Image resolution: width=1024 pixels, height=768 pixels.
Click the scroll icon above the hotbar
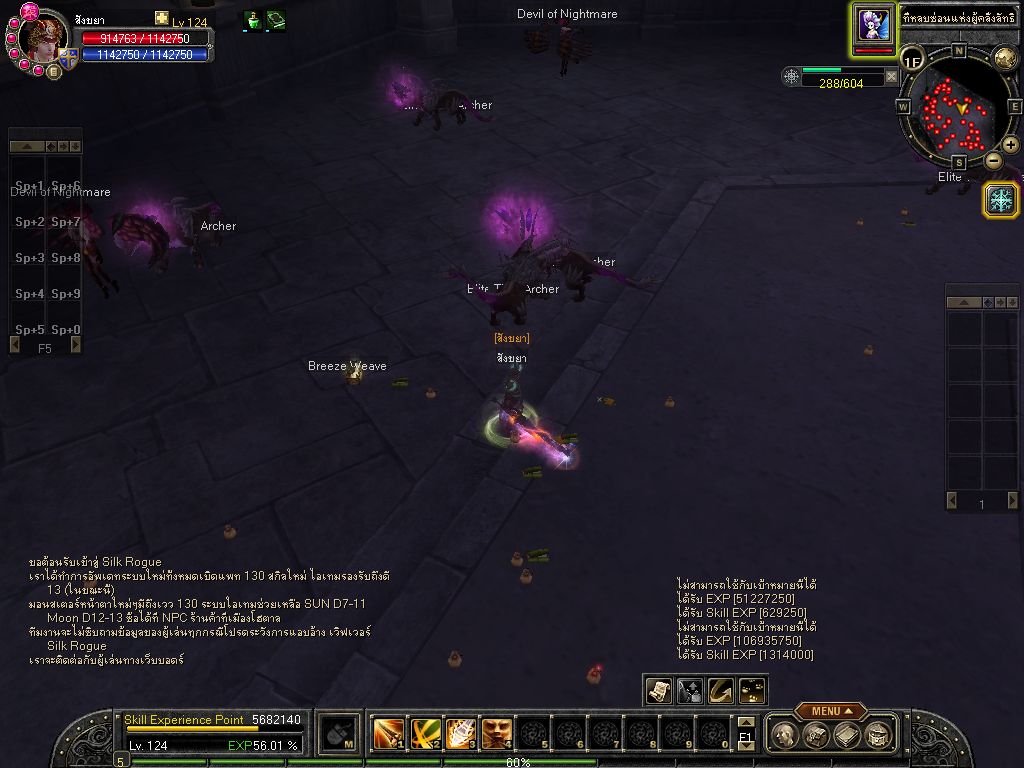(x=658, y=690)
